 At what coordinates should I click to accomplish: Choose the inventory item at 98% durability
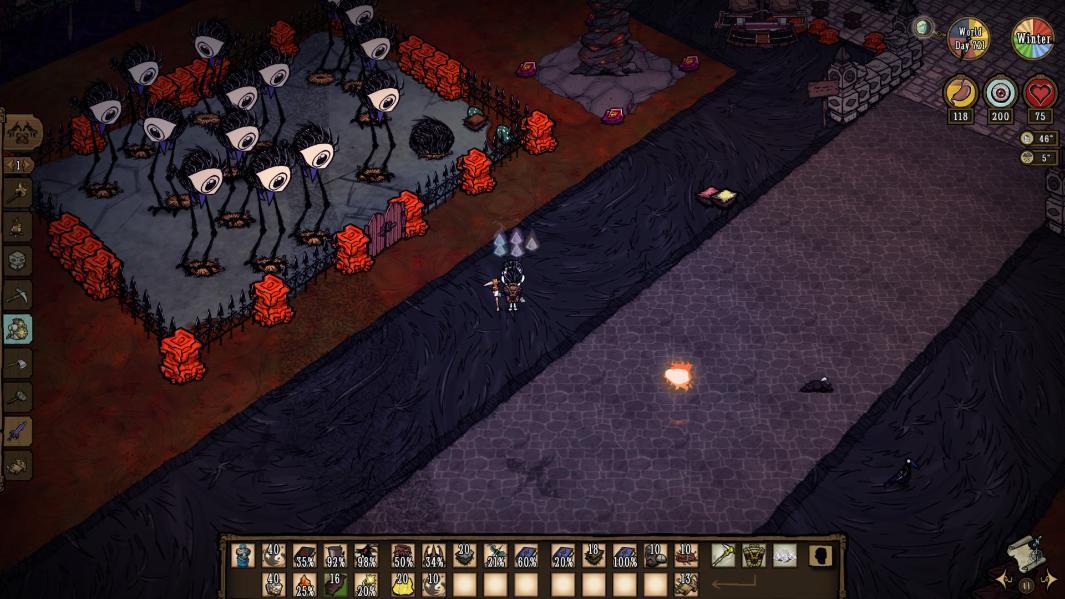point(365,556)
